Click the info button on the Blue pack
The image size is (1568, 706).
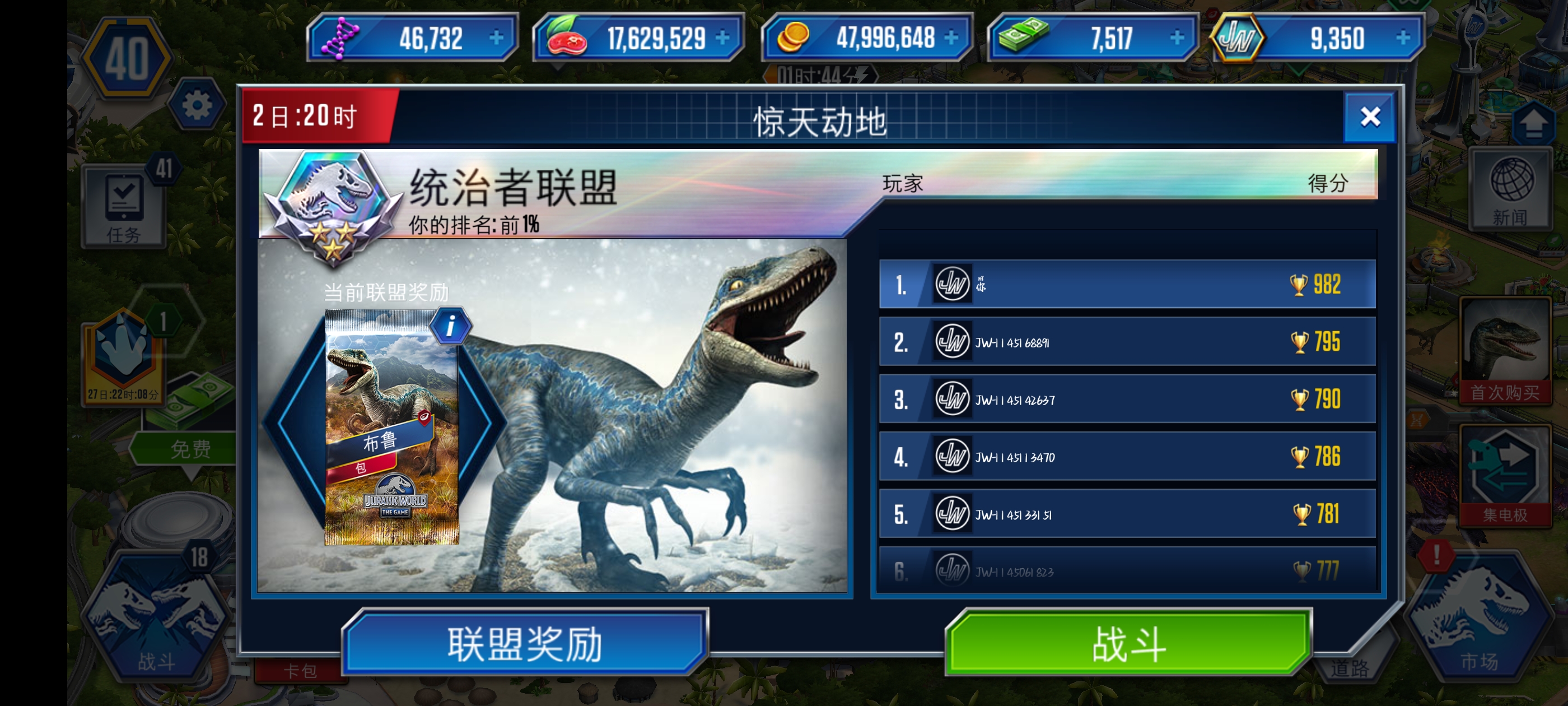[450, 324]
